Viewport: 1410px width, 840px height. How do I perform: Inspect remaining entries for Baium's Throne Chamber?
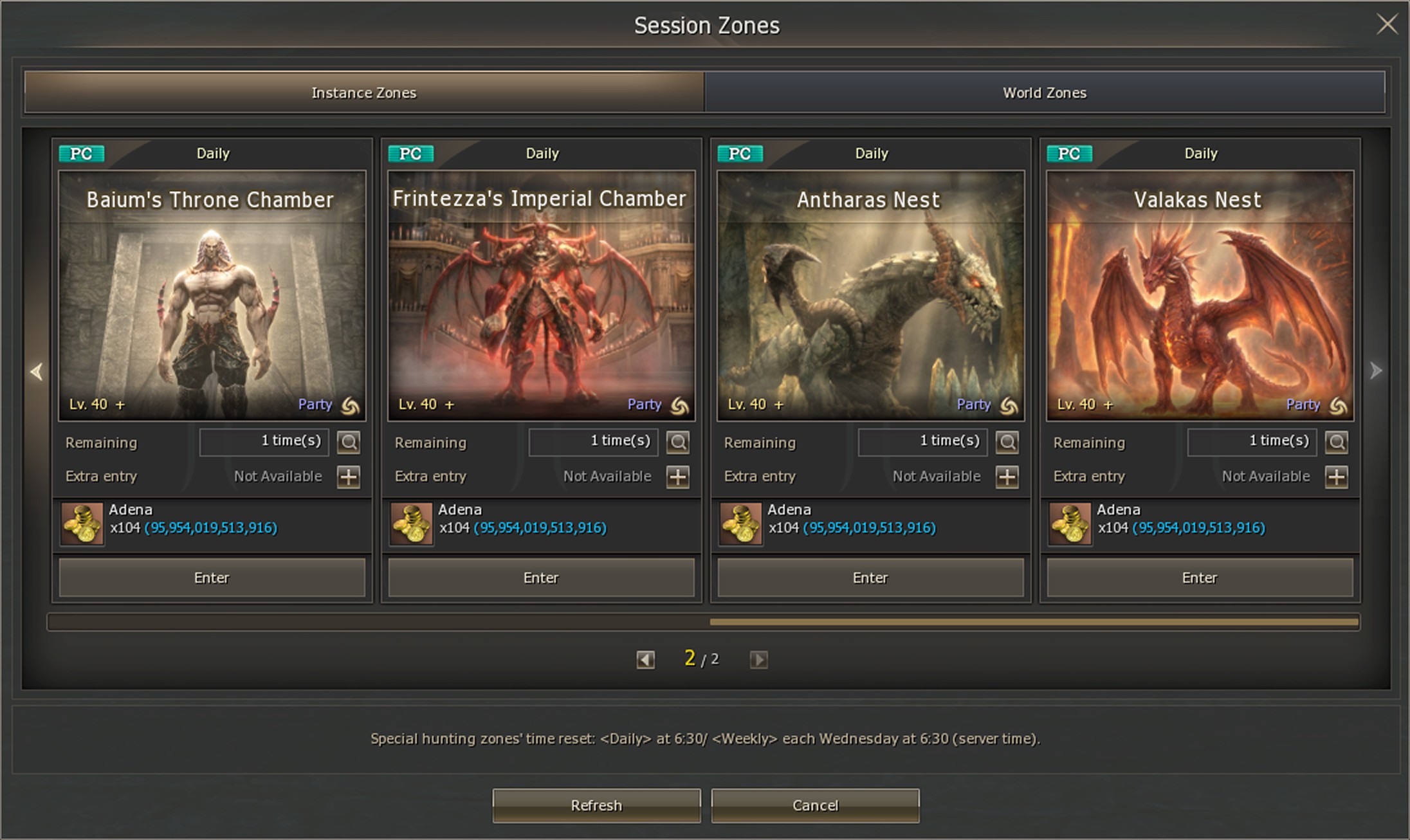tap(349, 442)
